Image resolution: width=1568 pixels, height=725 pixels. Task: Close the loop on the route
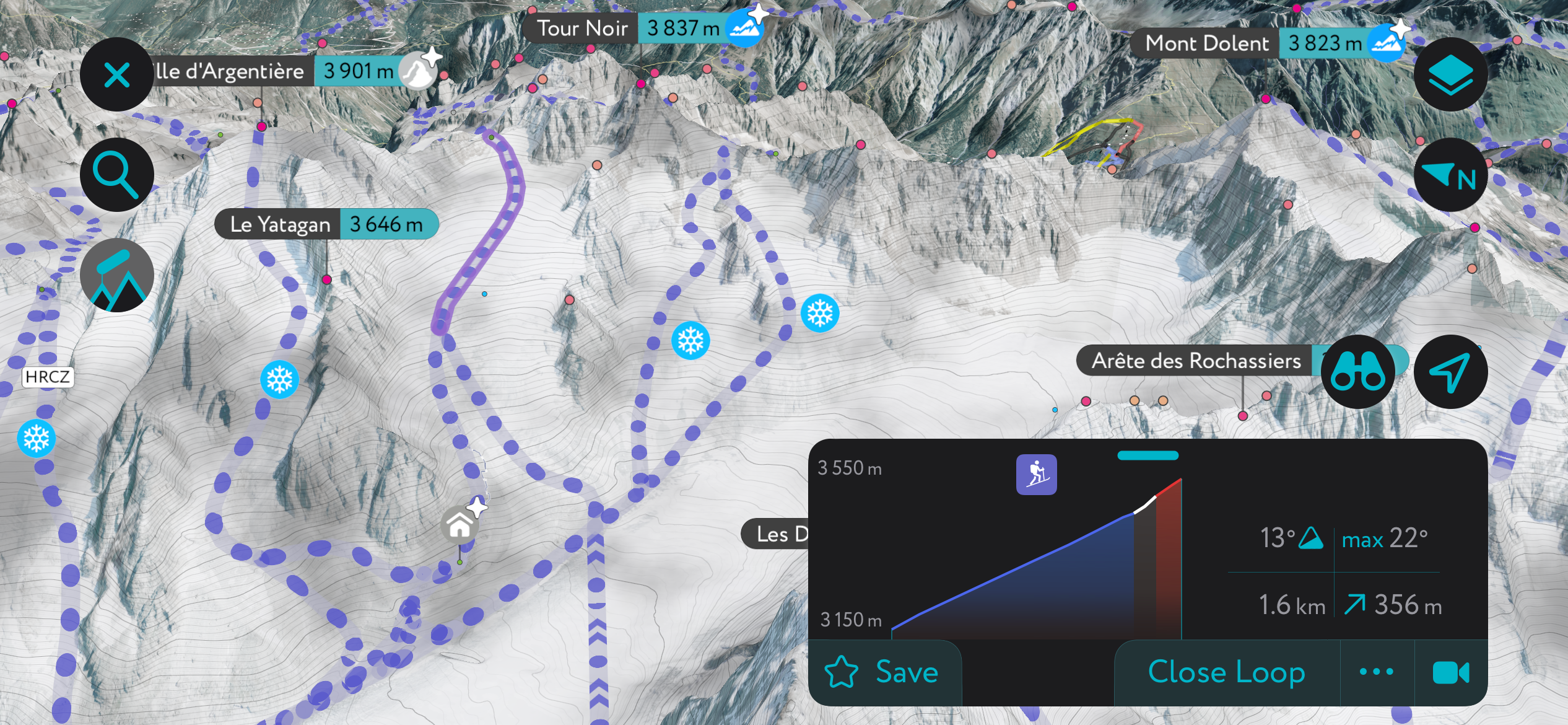[1225, 672]
